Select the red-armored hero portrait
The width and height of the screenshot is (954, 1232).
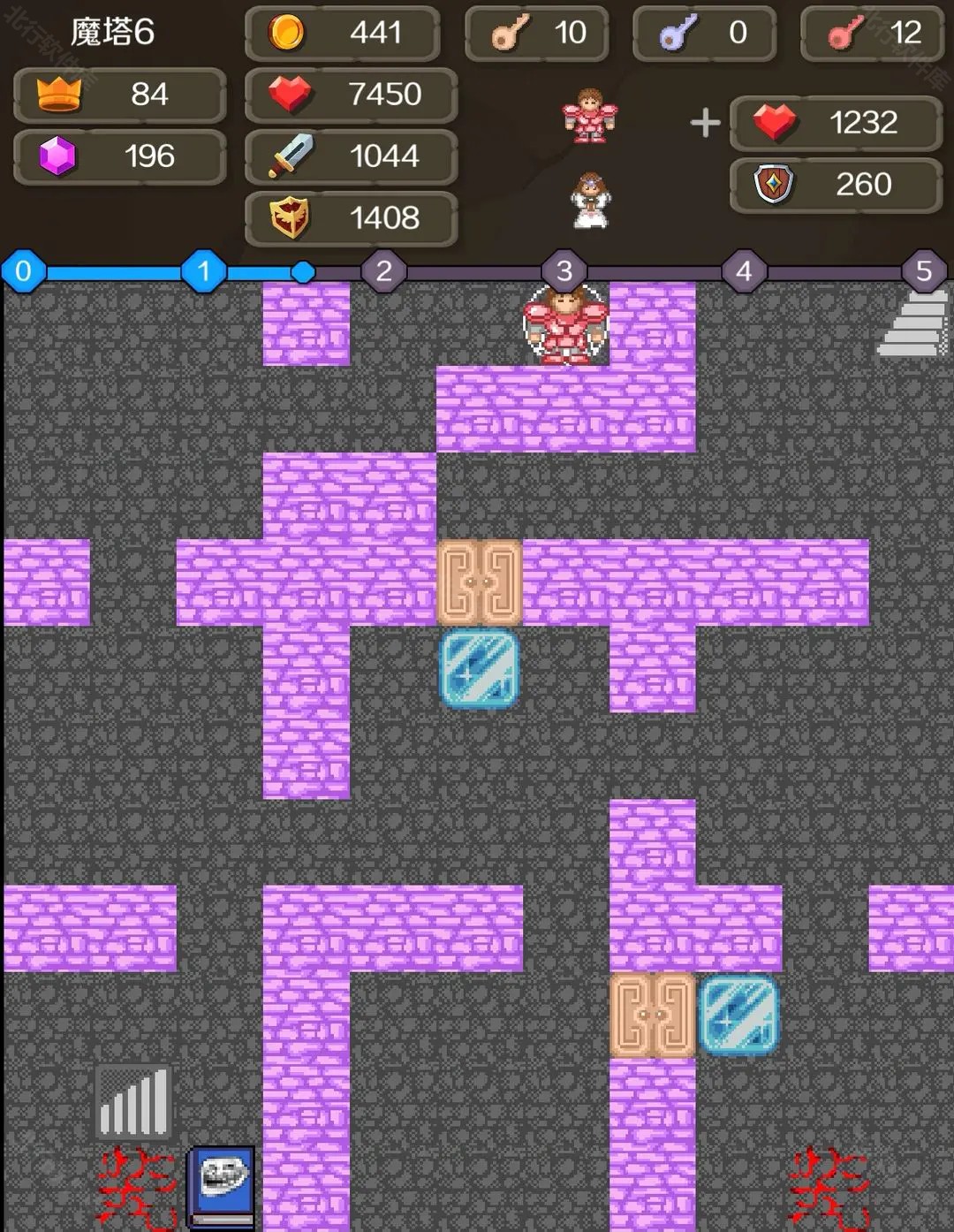pos(590,117)
